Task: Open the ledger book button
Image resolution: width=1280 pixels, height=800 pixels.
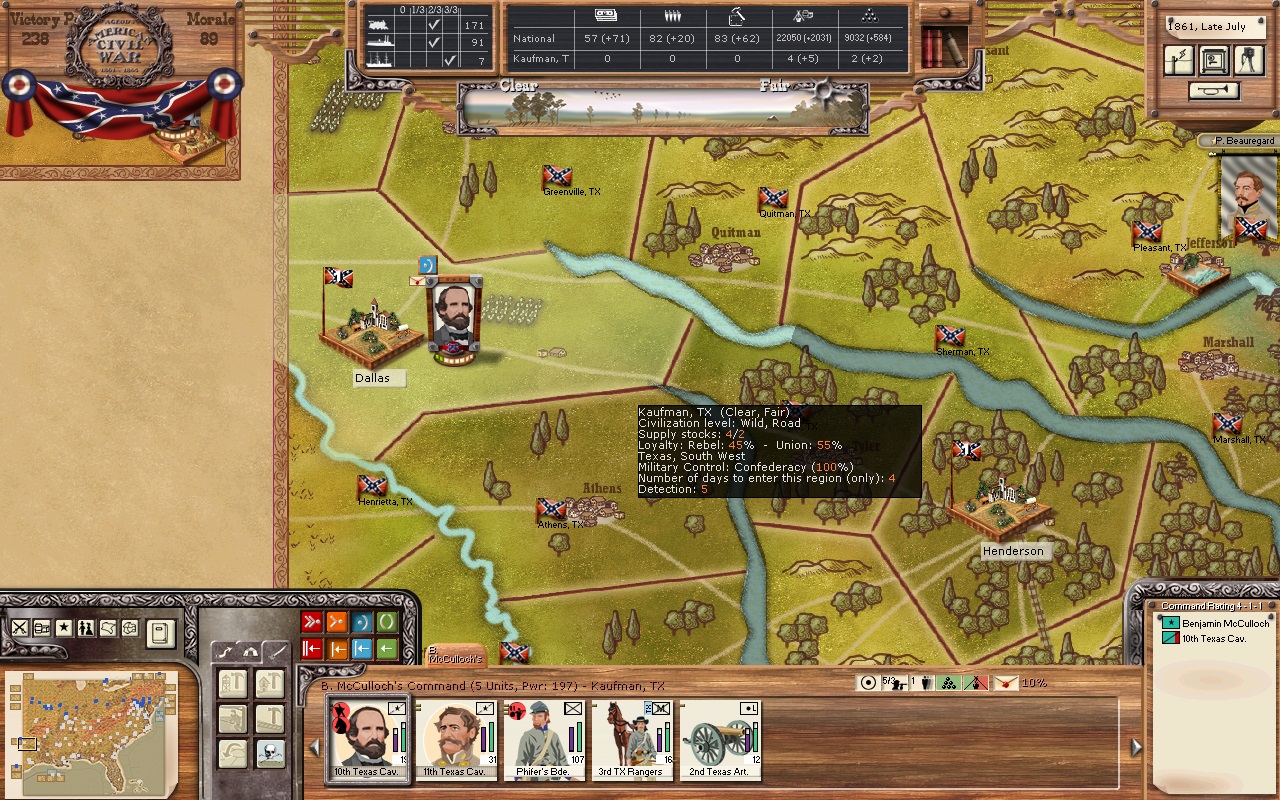Action: [x=160, y=633]
